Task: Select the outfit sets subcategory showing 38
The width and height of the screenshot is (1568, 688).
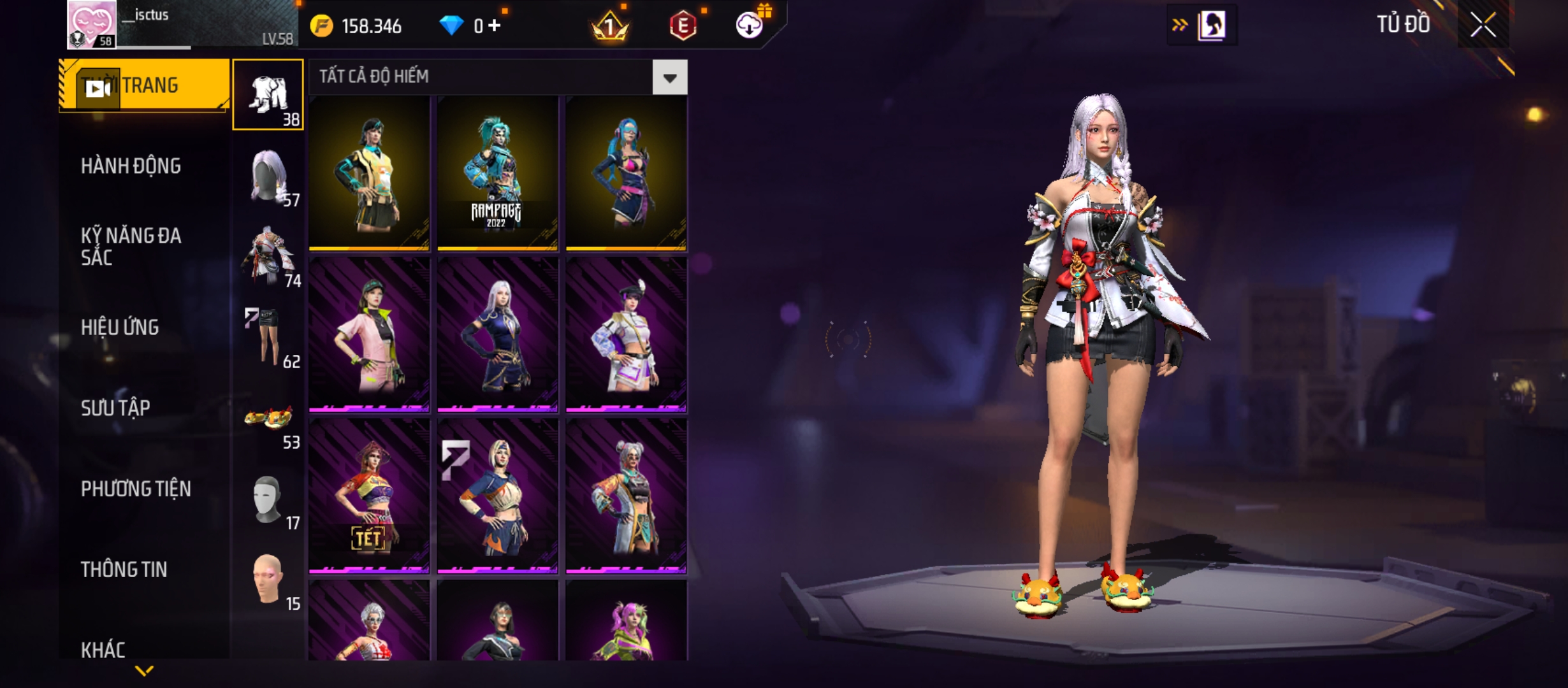Action: coord(268,94)
